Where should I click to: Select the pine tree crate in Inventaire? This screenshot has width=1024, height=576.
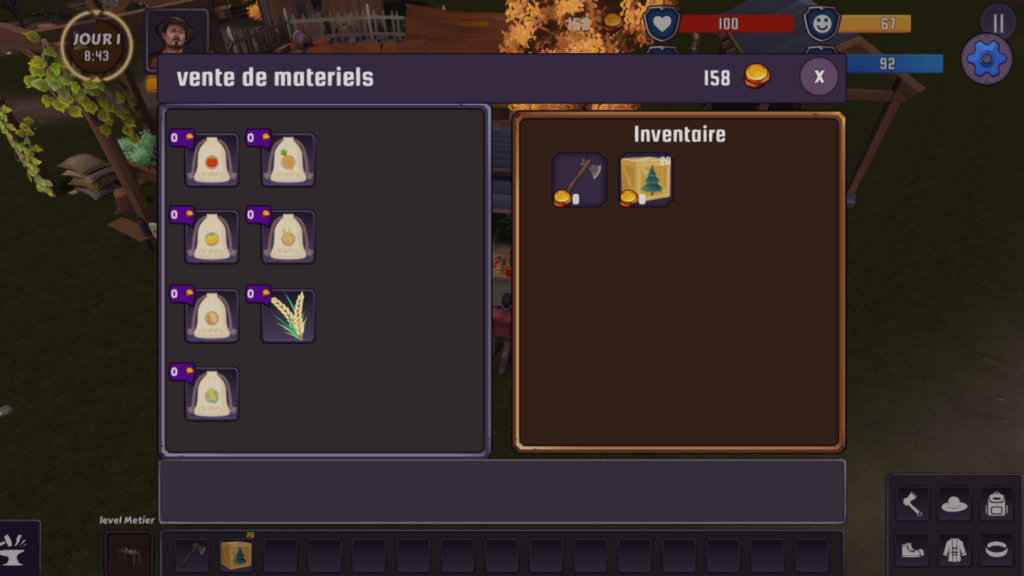pyautogui.click(x=645, y=180)
